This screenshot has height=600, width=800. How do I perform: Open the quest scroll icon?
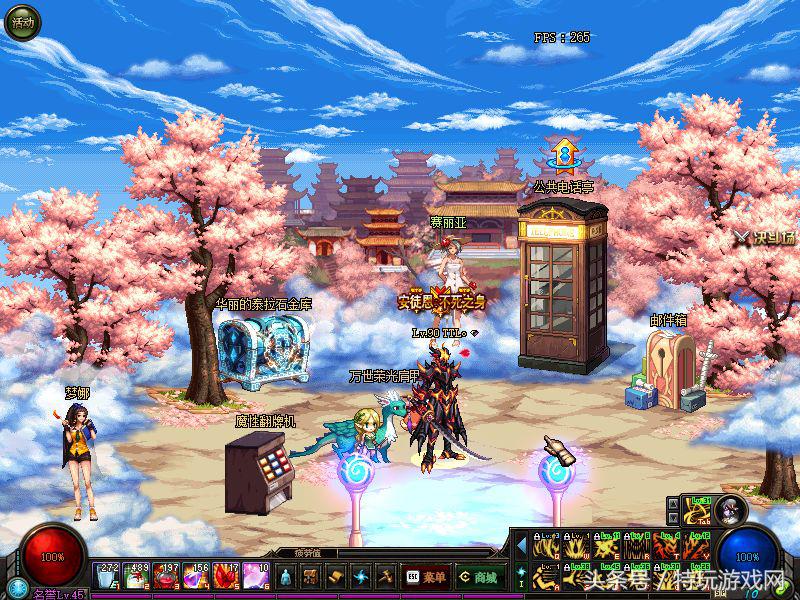coord(335,576)
